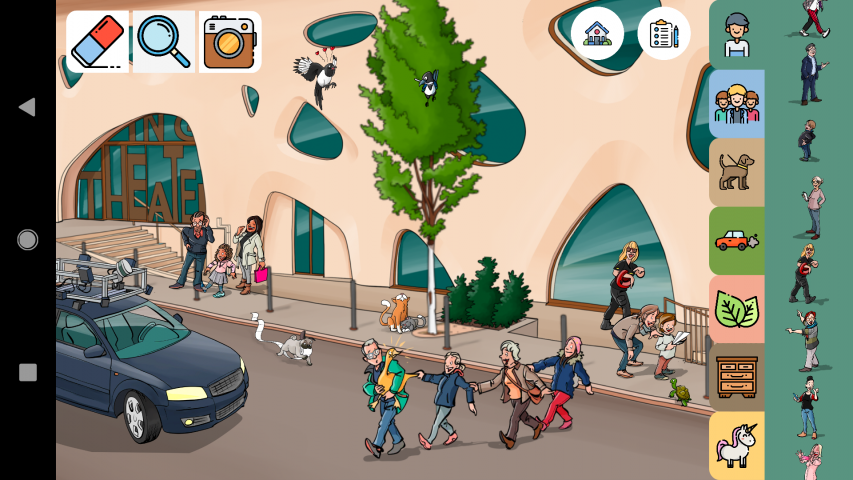This screenshot has height=480, width=853.
Task: Activate the magnifying glass tool
Action: click(163, 42)
